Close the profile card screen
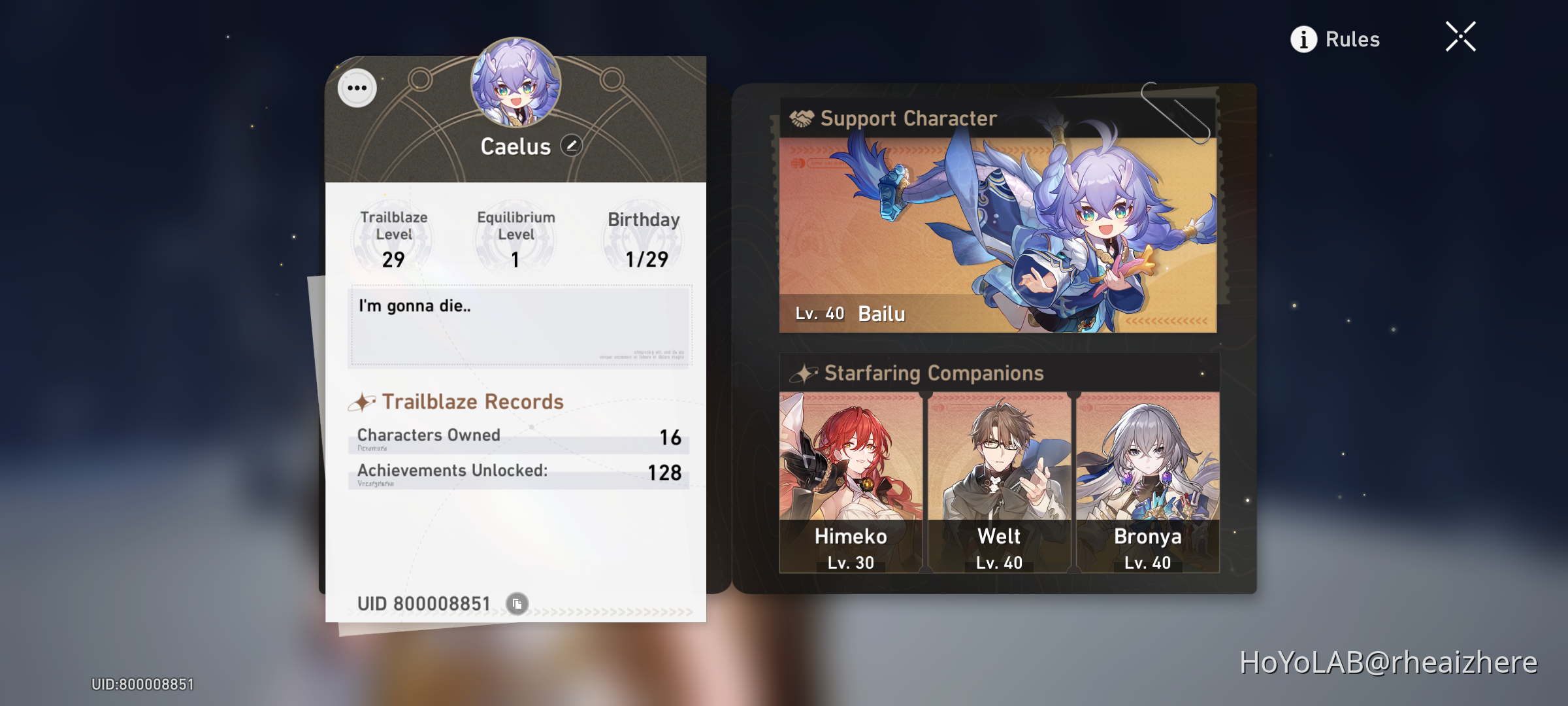 click(1461, 37)
